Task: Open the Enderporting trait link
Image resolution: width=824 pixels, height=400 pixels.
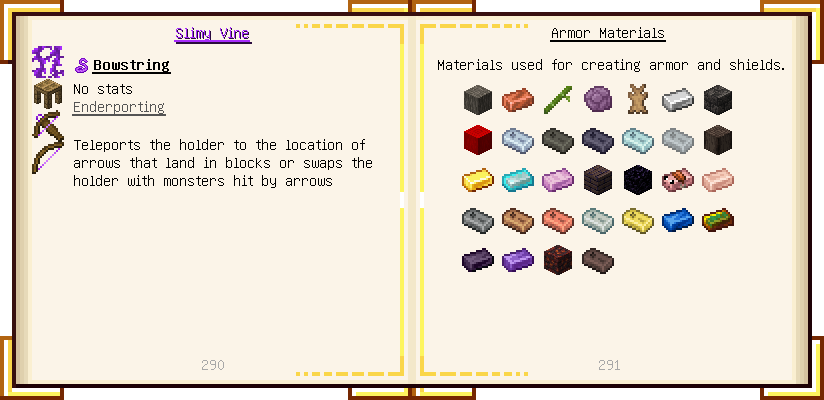Action: pyautogui.click(x=118, y=107)
